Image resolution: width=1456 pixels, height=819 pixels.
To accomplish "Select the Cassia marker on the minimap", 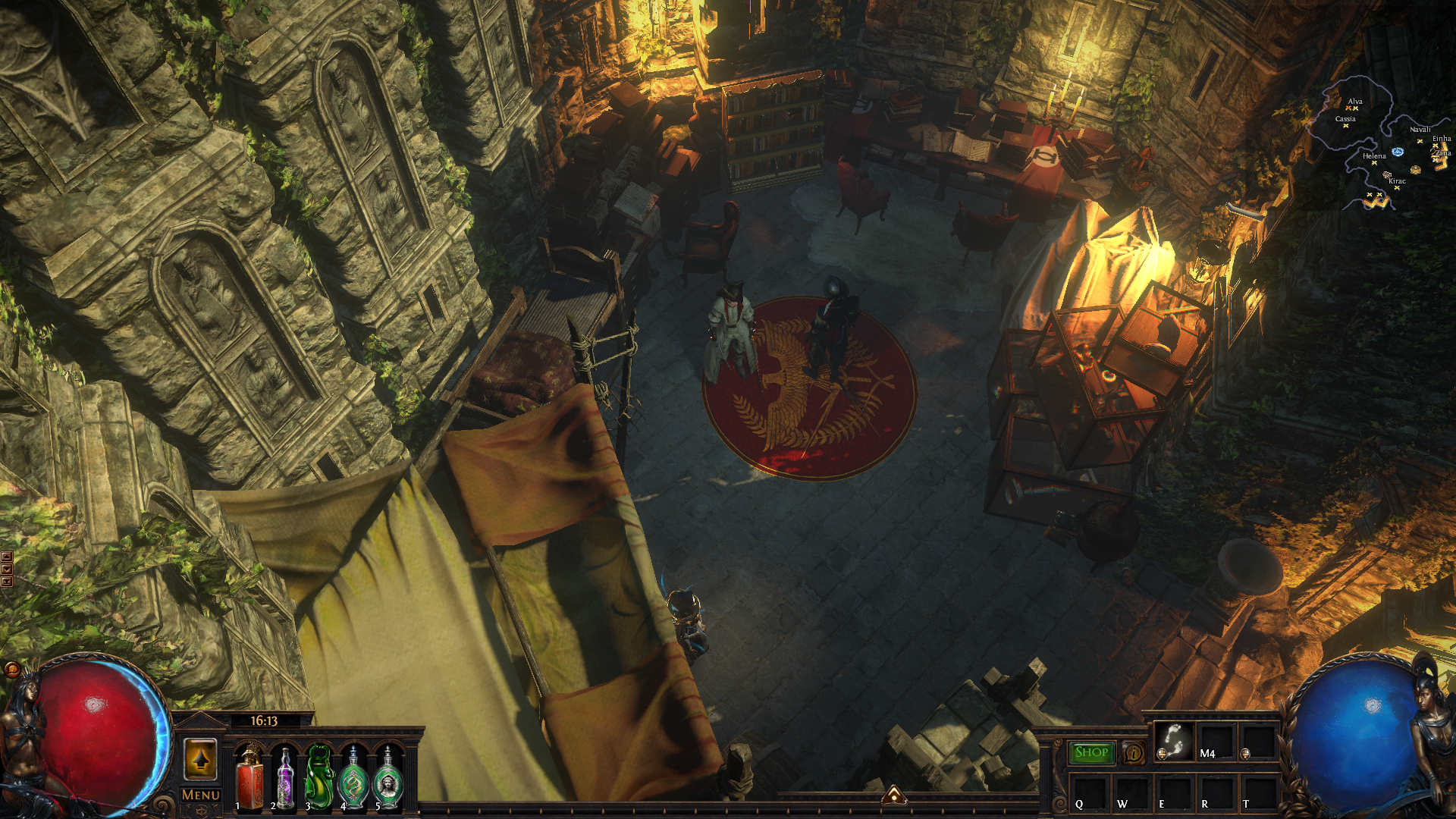I will point(1345,126).
